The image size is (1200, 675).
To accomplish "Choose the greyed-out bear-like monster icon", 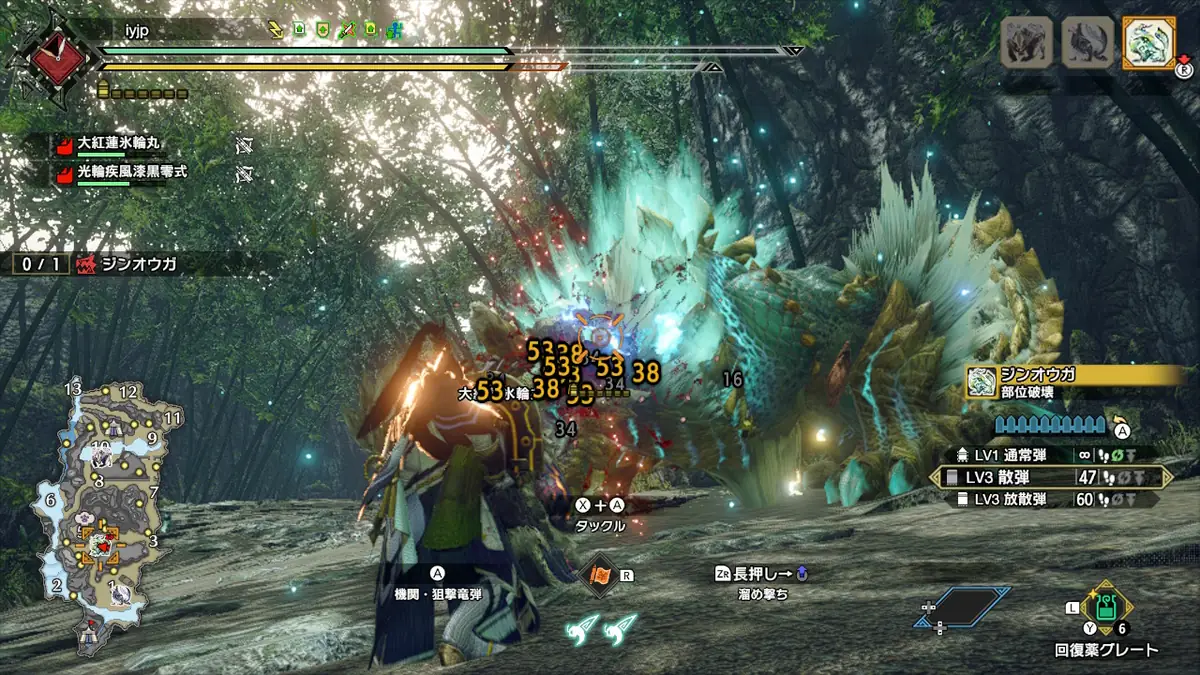I will [1027, 43].
